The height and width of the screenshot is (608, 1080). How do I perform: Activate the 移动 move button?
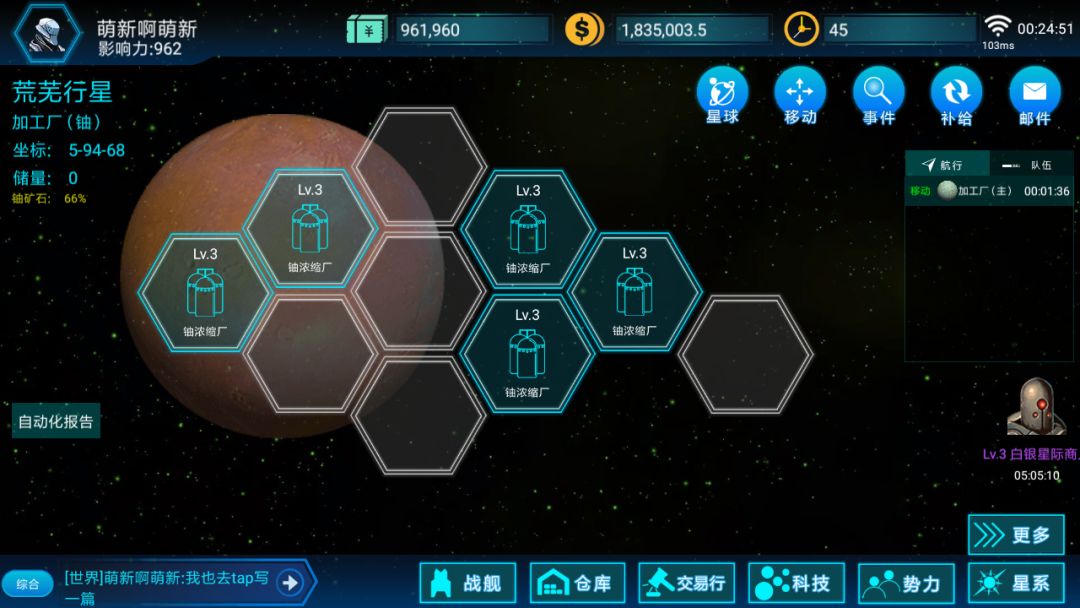click(800, 96)
